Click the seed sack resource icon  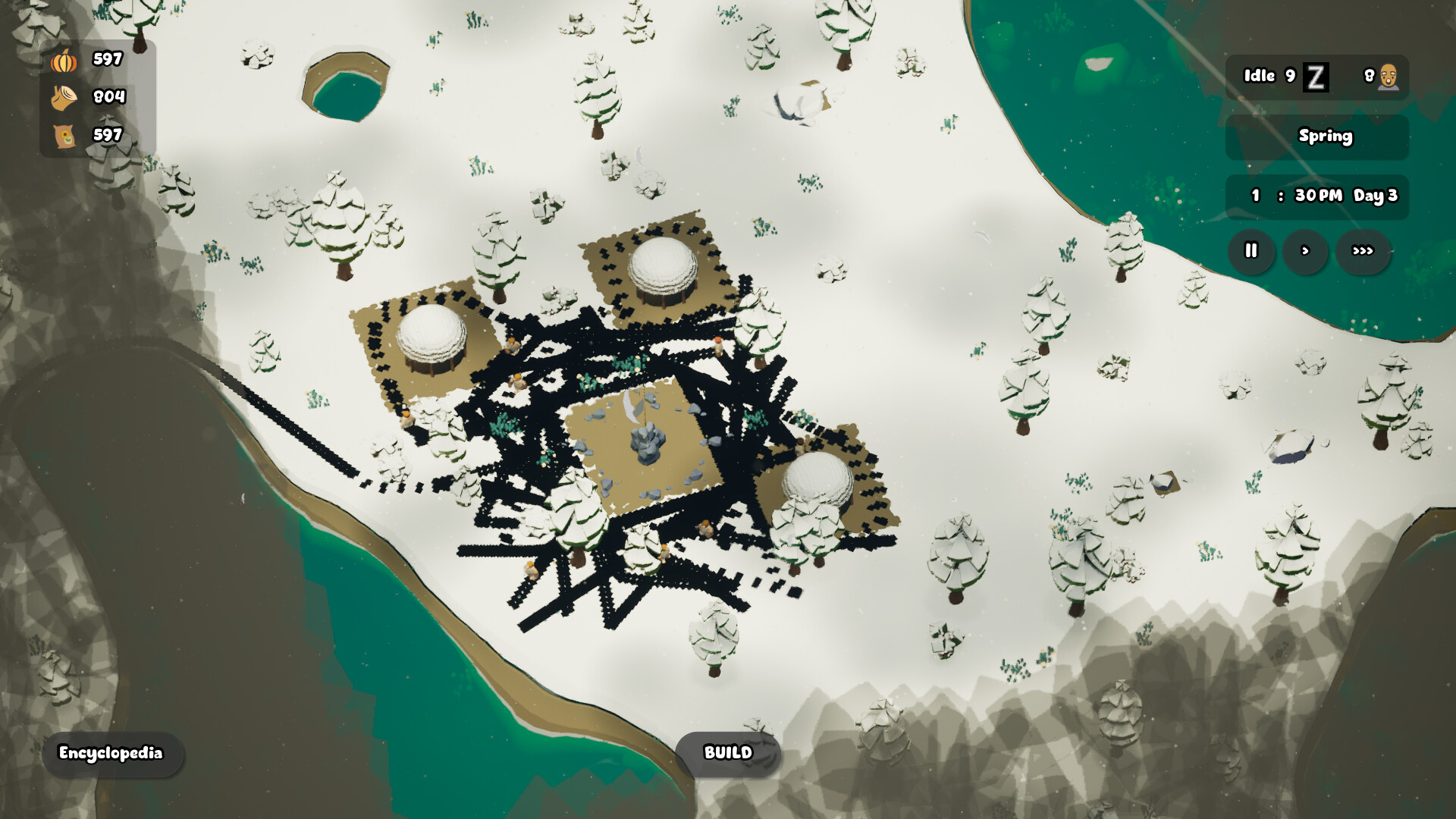point(67,135)
